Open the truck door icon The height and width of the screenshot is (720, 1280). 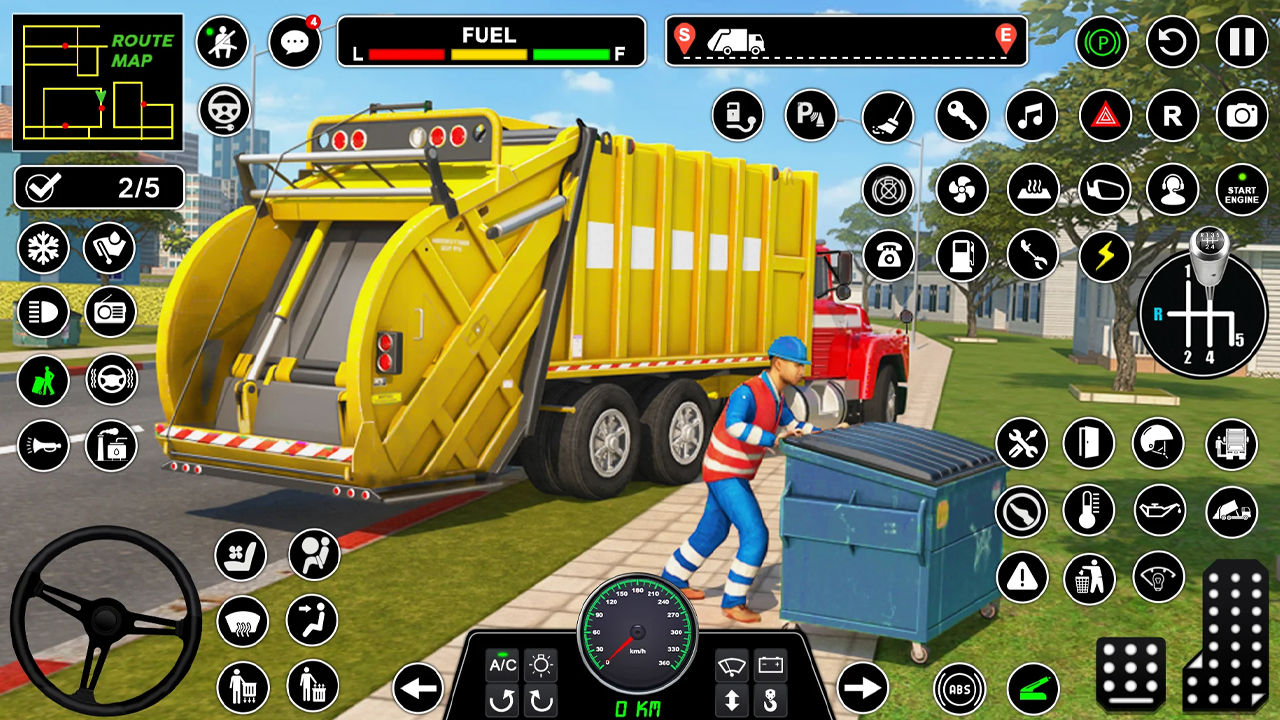pos(1089,442)
